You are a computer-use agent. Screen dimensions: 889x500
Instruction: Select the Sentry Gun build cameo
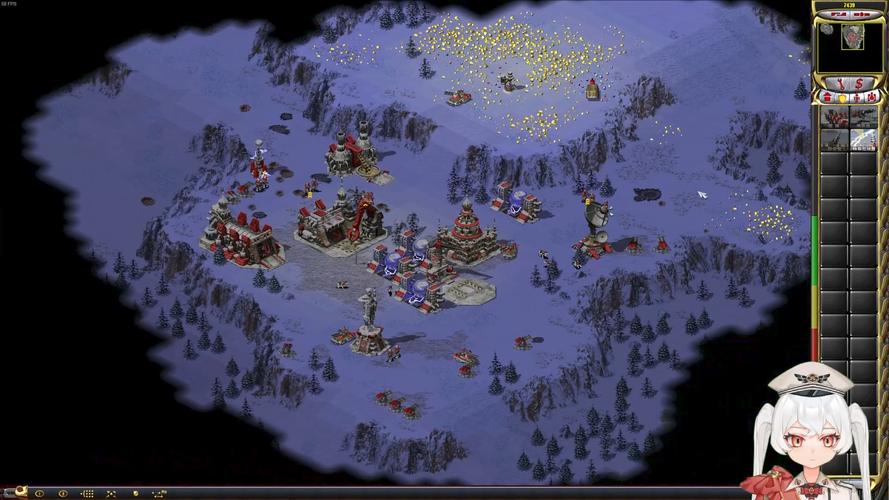(864, 116)
